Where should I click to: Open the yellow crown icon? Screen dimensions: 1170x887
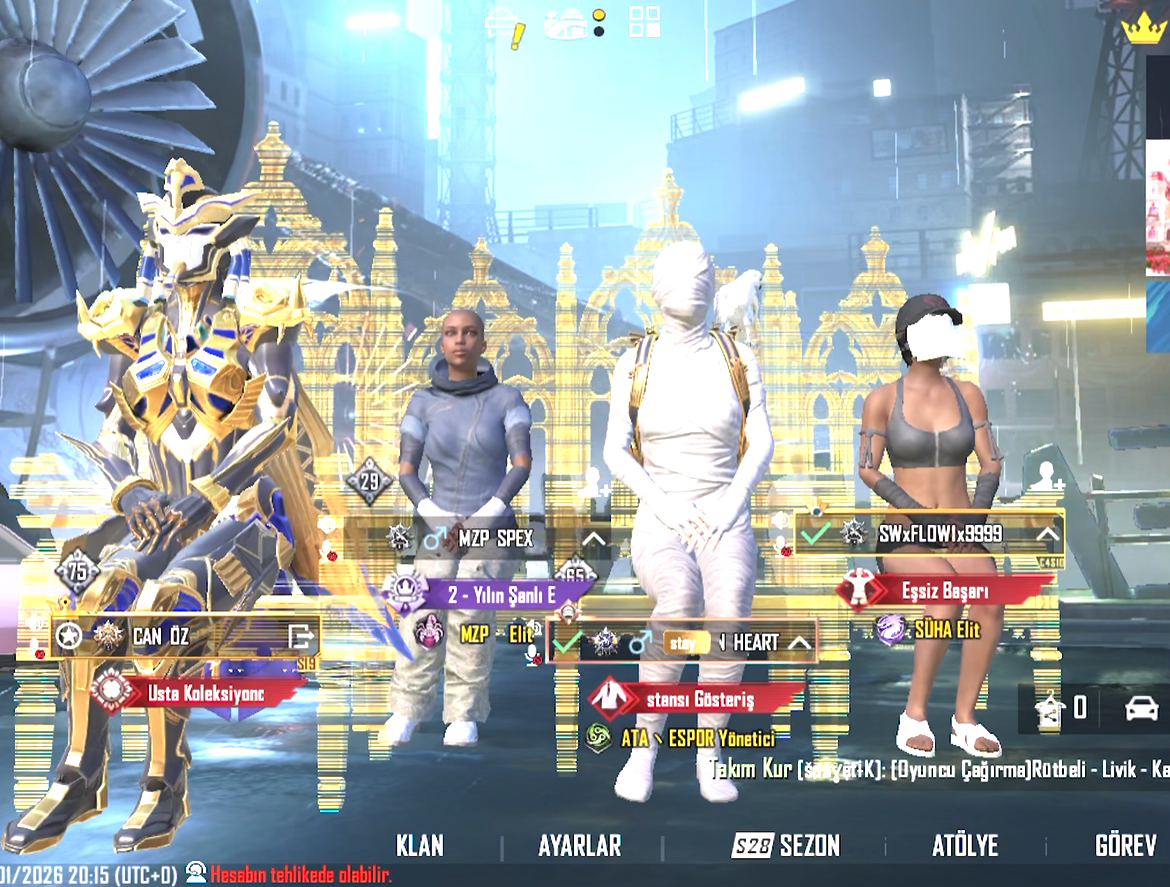coord(1143,28)
